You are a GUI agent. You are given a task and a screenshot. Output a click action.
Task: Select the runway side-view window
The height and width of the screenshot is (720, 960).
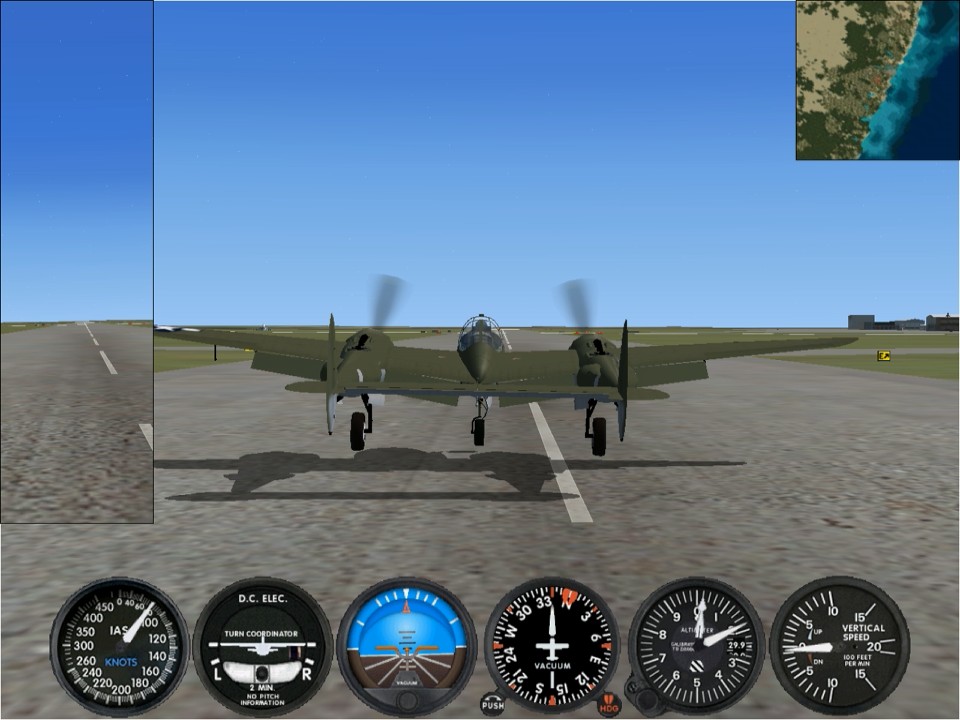click(x=77, y=262)
